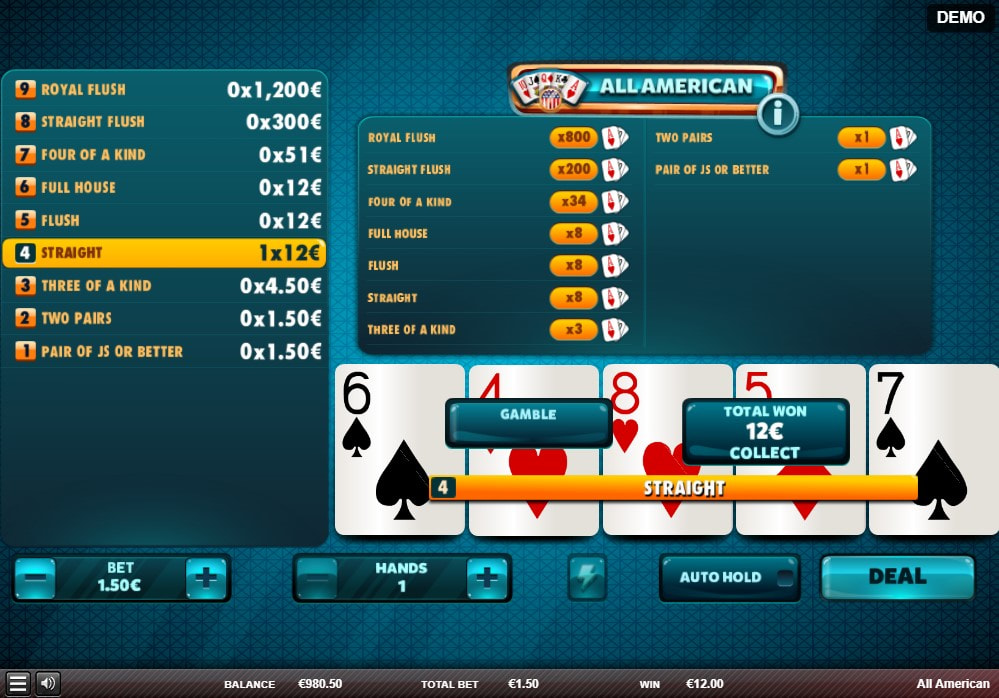Image resolution: width=999 pixels, height=698 pixels.
Task: Open the info paytable icon
Action: (777, 115)
